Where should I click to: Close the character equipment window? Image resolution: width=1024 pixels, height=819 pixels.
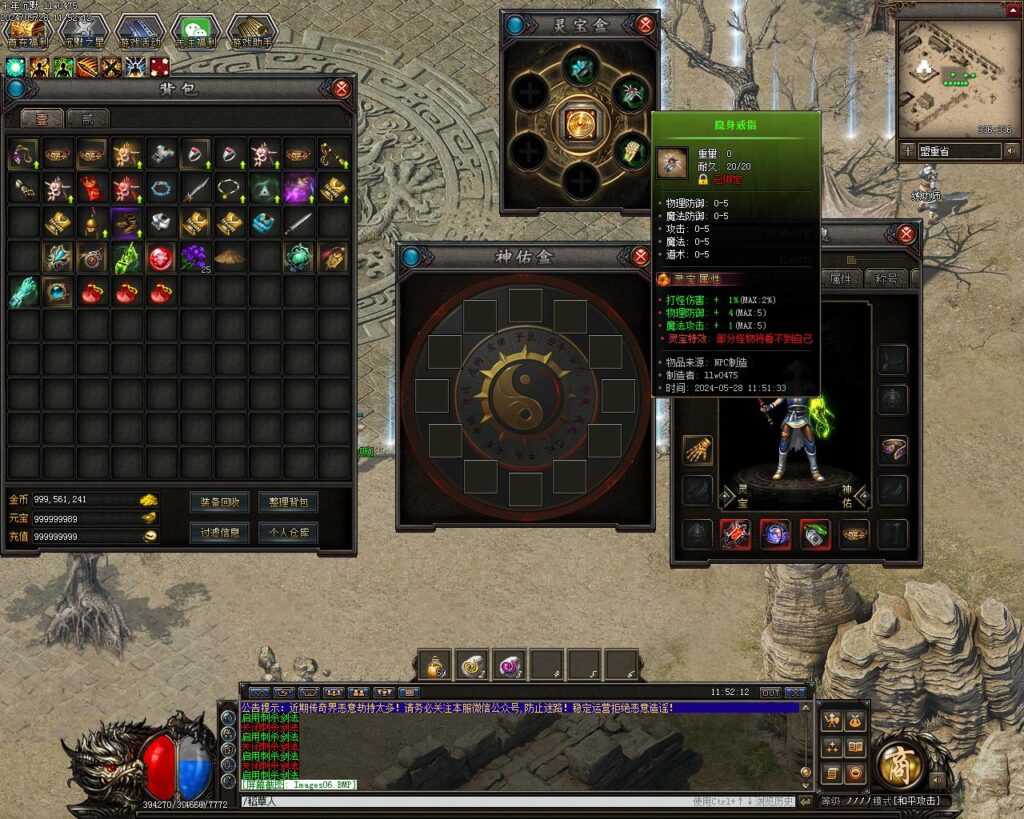click(906, 234)
